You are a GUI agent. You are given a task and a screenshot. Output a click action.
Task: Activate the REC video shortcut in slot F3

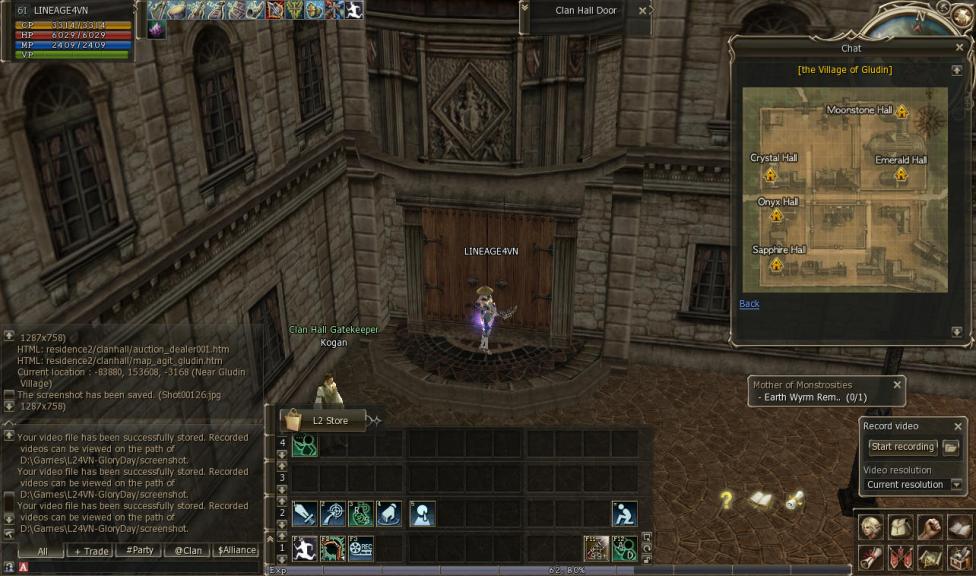[360, 548]
